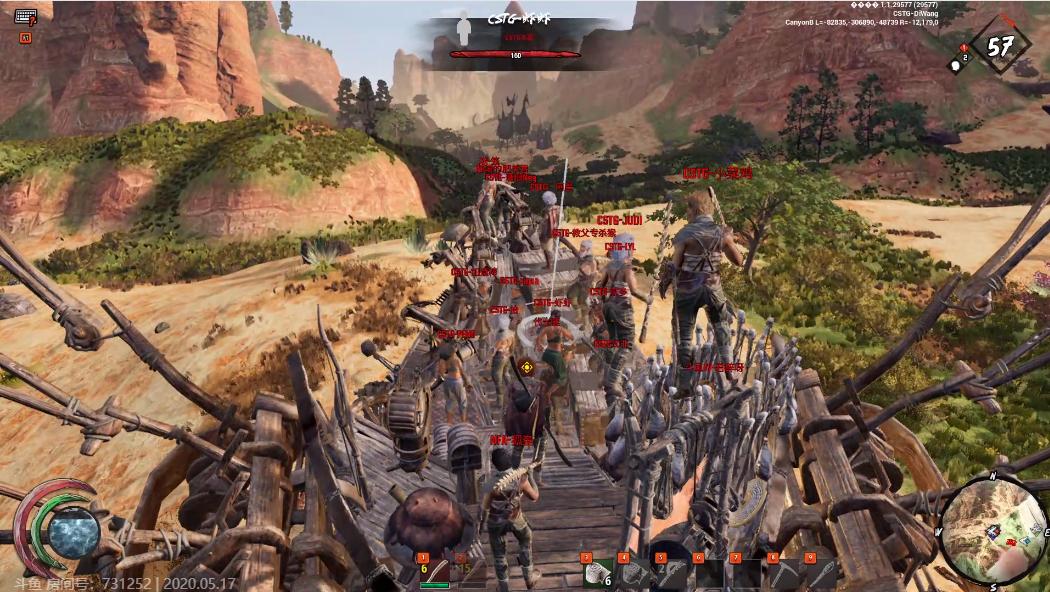The width and height of the screenshot is (1050, 592).
Task: Select the secondary weapon slot showing 15
Action: [466, 572]
